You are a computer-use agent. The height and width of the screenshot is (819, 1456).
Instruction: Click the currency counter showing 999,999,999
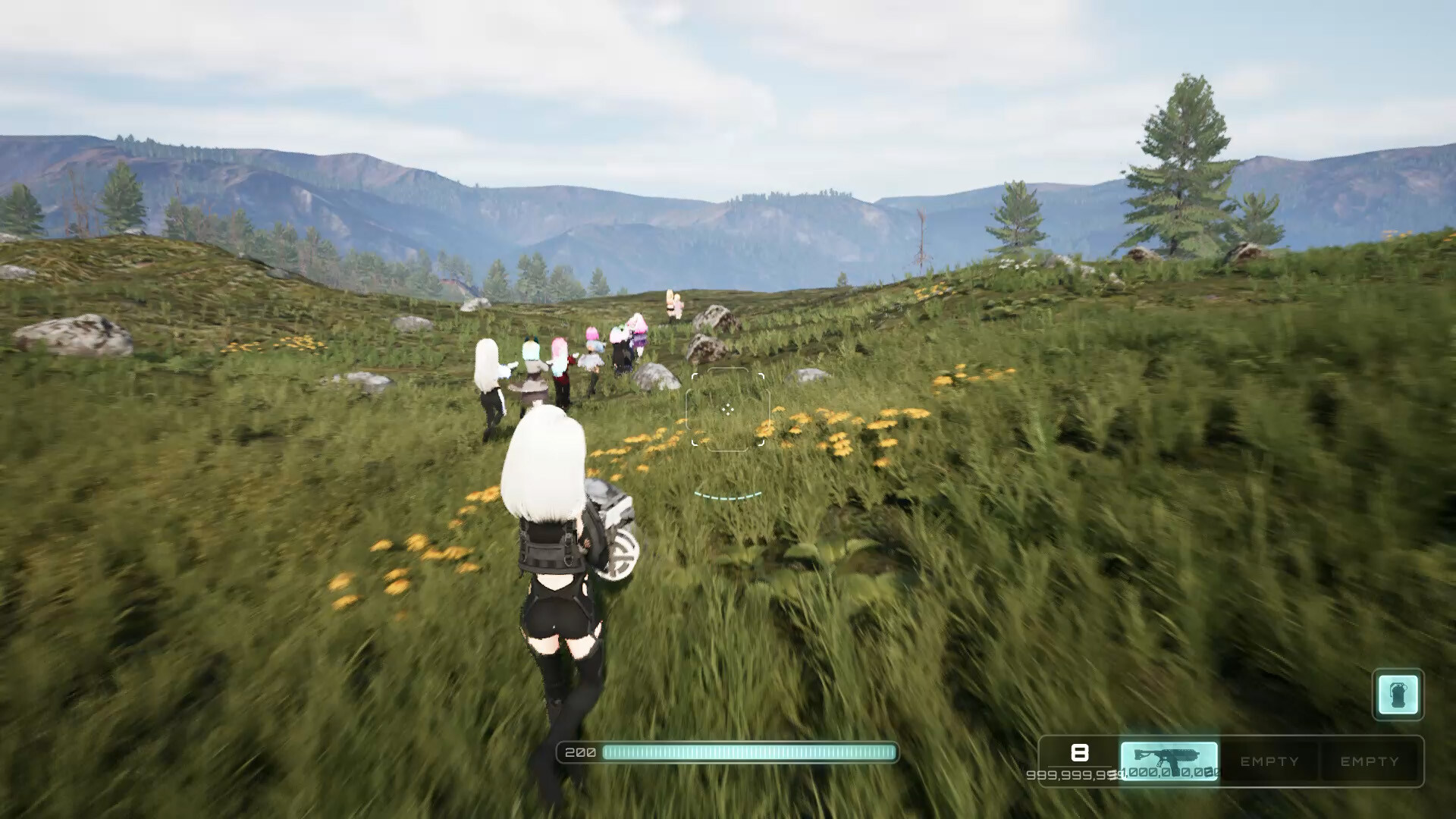1080,776
